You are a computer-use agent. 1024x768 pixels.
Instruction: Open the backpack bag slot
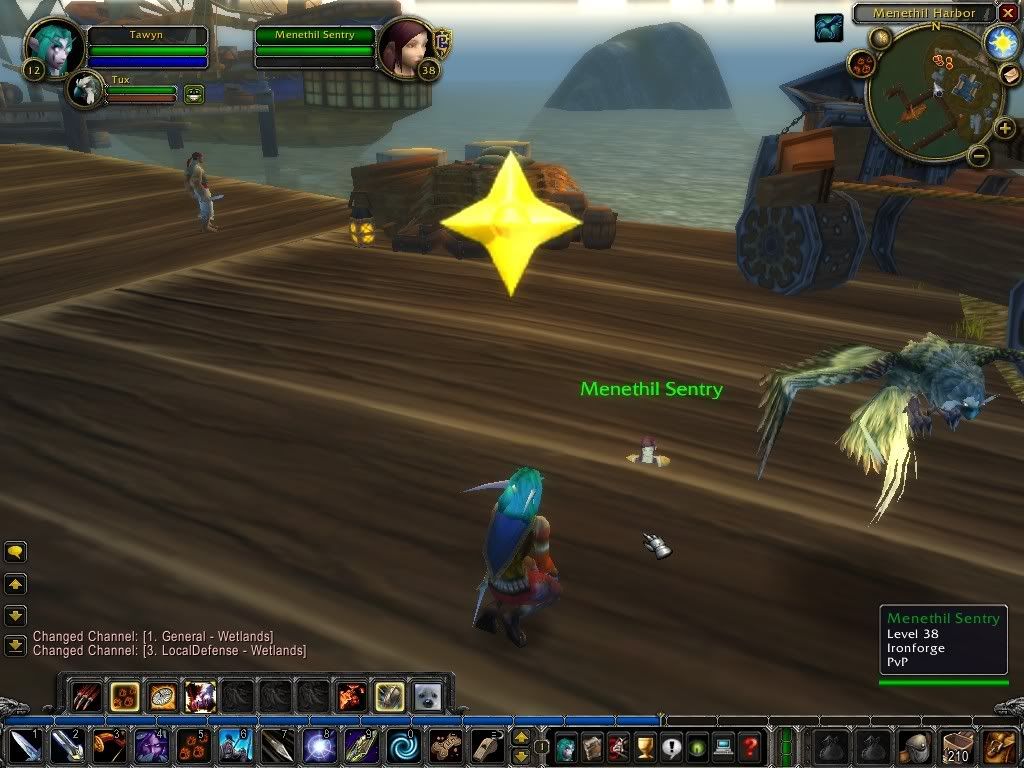click(999, 746)
